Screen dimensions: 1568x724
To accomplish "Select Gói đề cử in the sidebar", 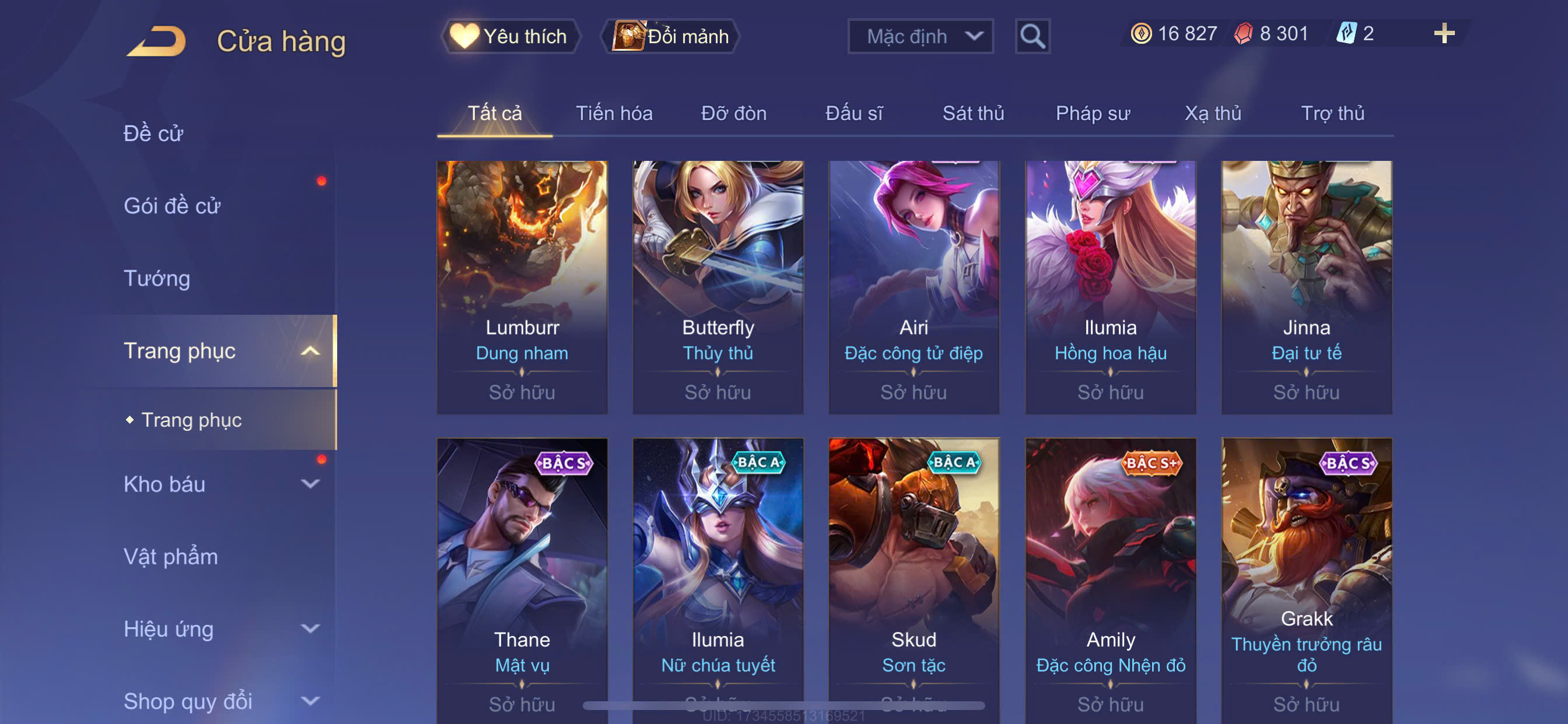I will click(x=171, y=206).
